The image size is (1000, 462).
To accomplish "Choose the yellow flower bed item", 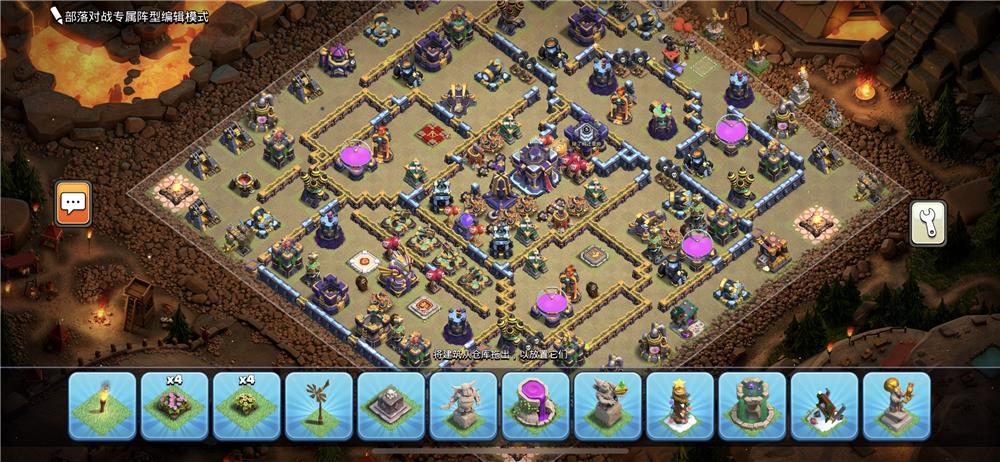I will pyautogui.click(x=246, y=406).
